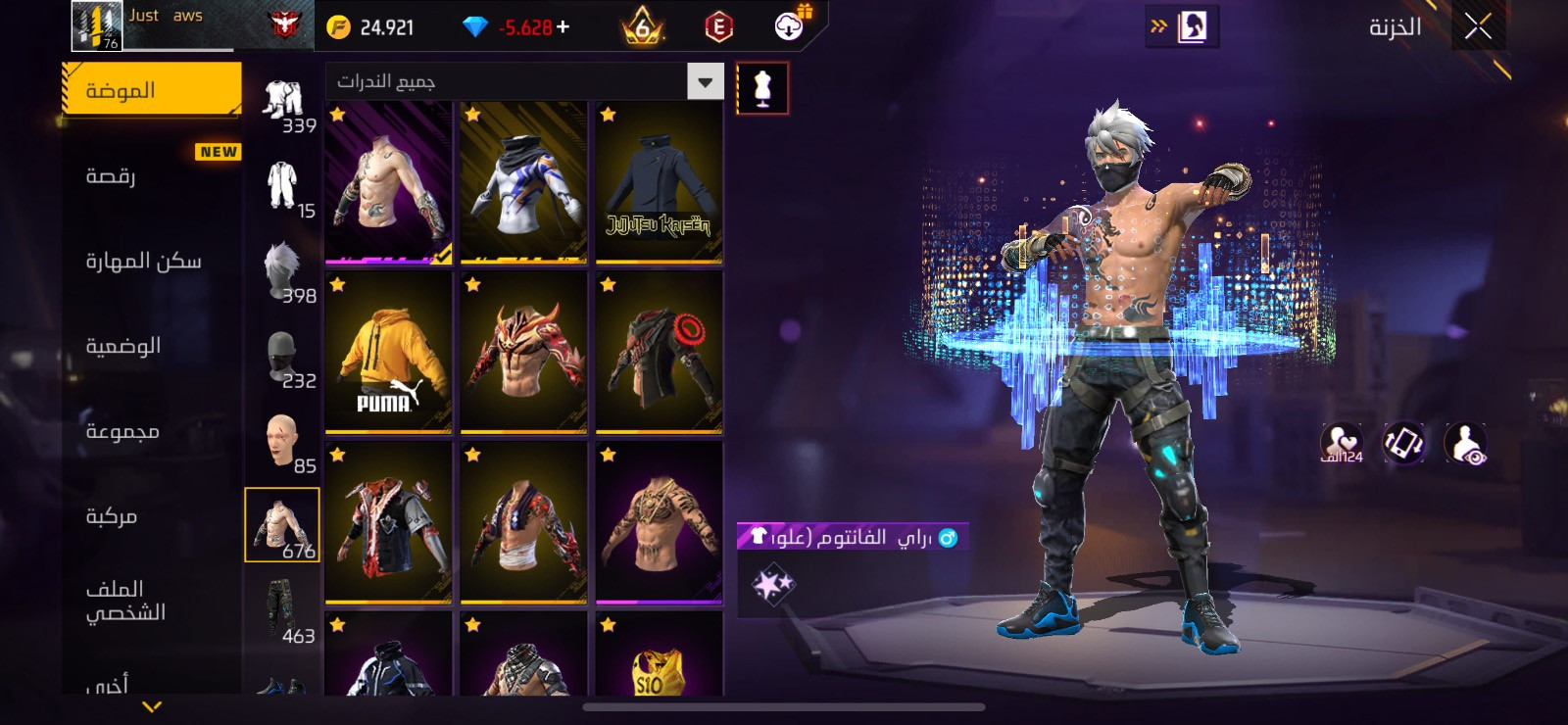The image size is (1568, 725).
Task: Open the مركبة vehicle tab
Action: 151,516
